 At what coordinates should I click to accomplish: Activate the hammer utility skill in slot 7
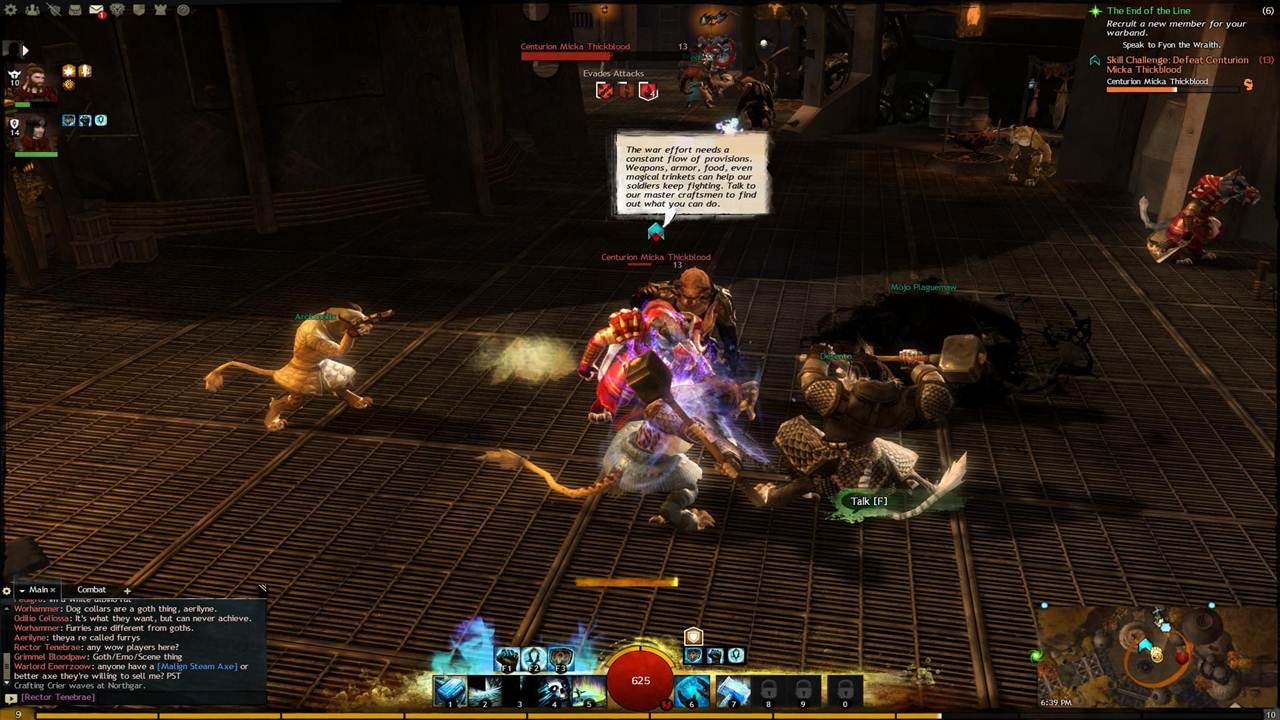point(733,690)
